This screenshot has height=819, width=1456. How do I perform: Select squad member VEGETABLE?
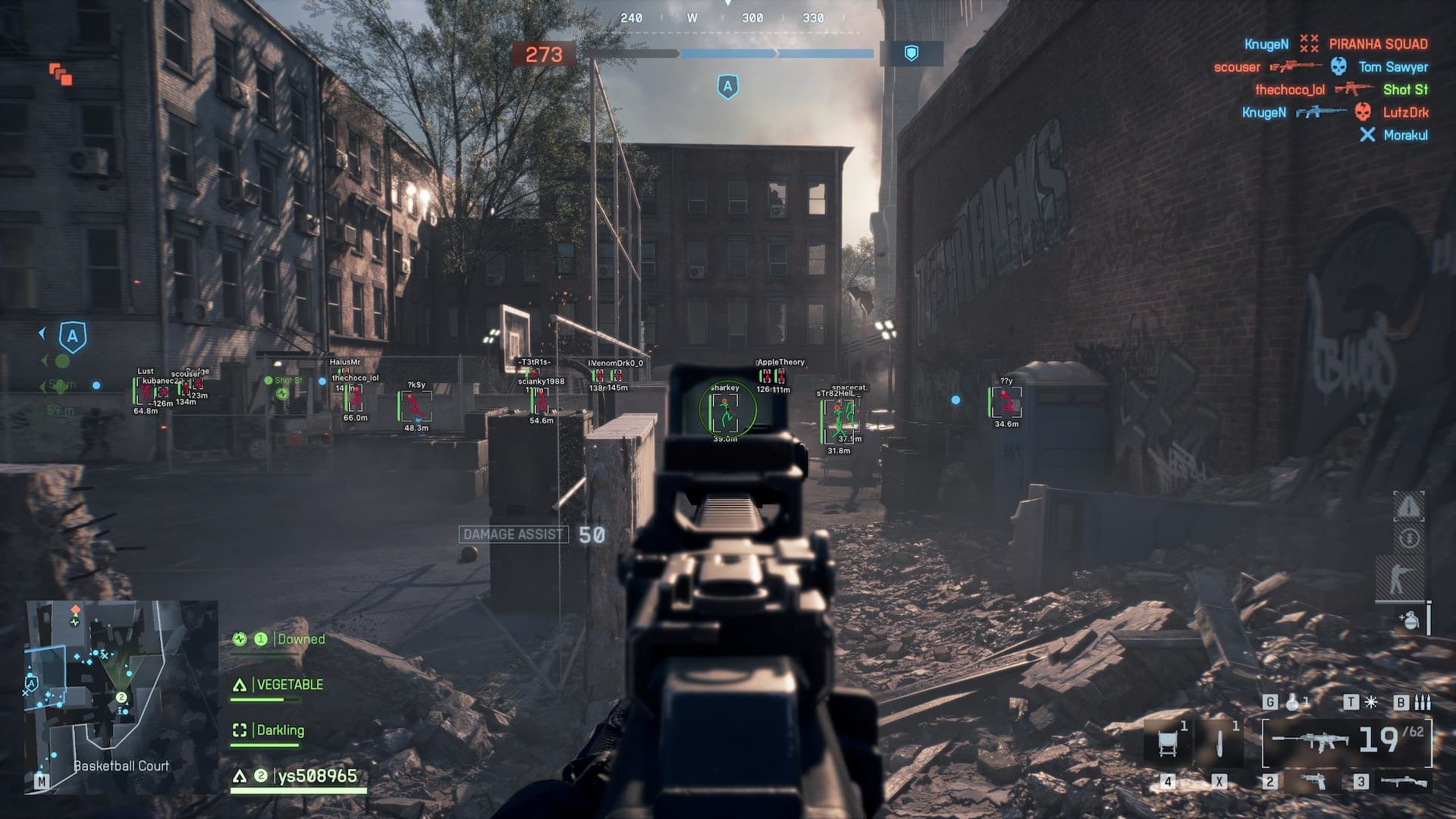pos(289,685)
